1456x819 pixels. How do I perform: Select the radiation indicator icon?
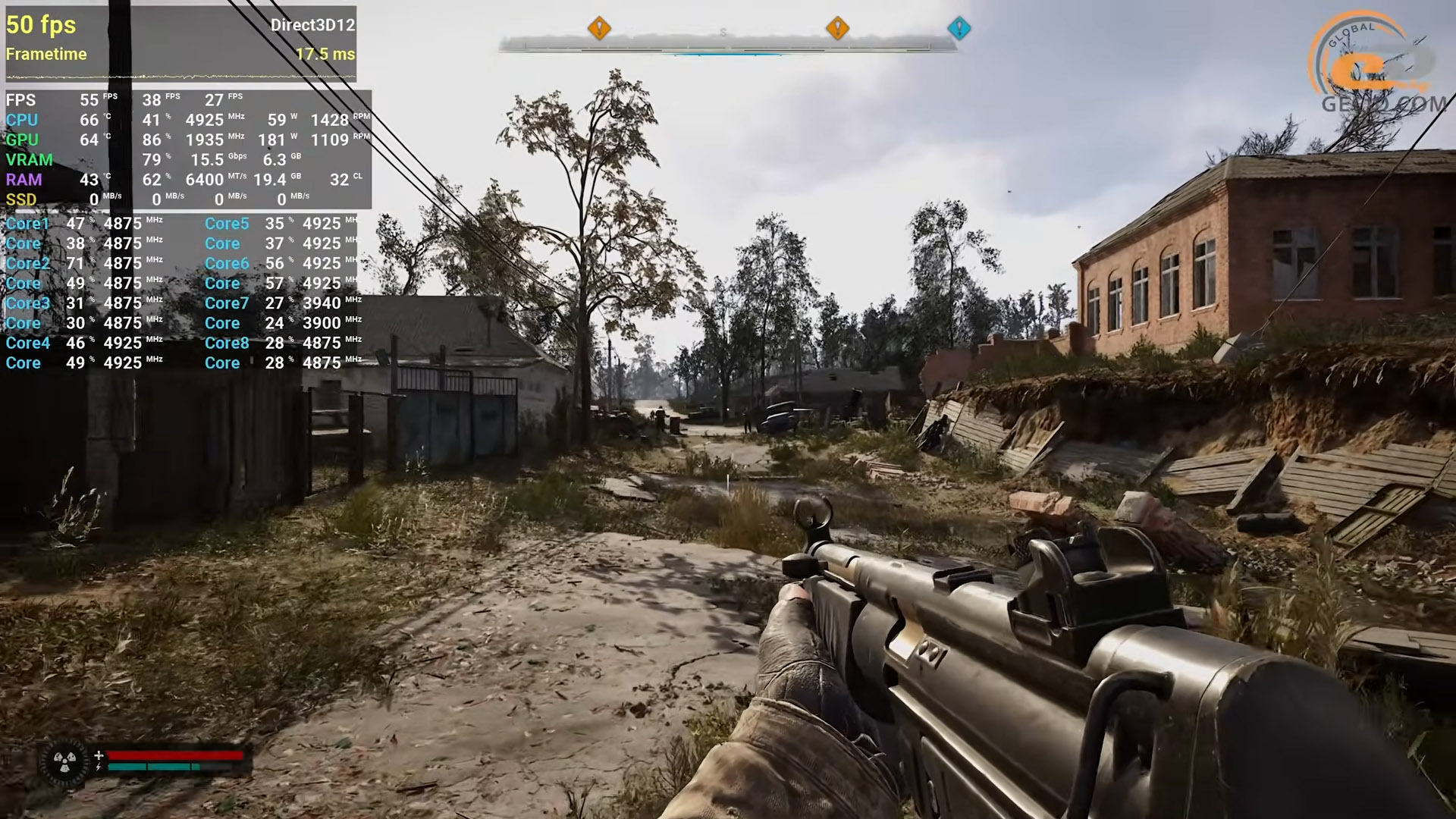point(64,761)
